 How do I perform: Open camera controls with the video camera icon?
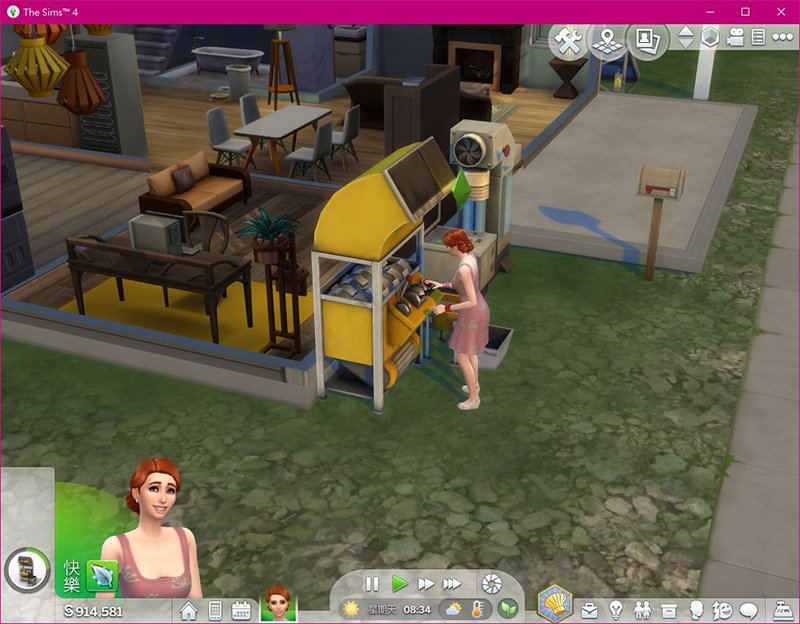tap(735, 37)
